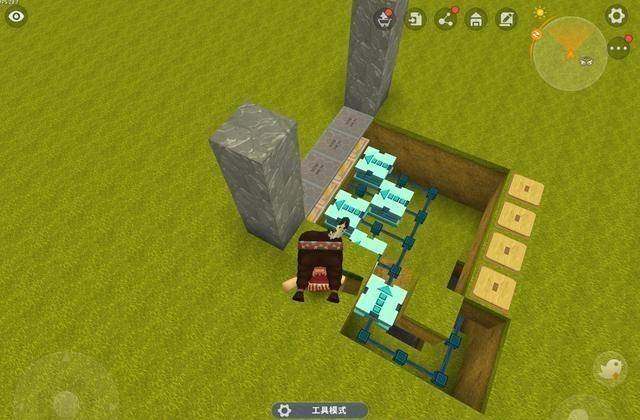Click the exit door icon
640x420 pixels.
click(x=415, y=18)
